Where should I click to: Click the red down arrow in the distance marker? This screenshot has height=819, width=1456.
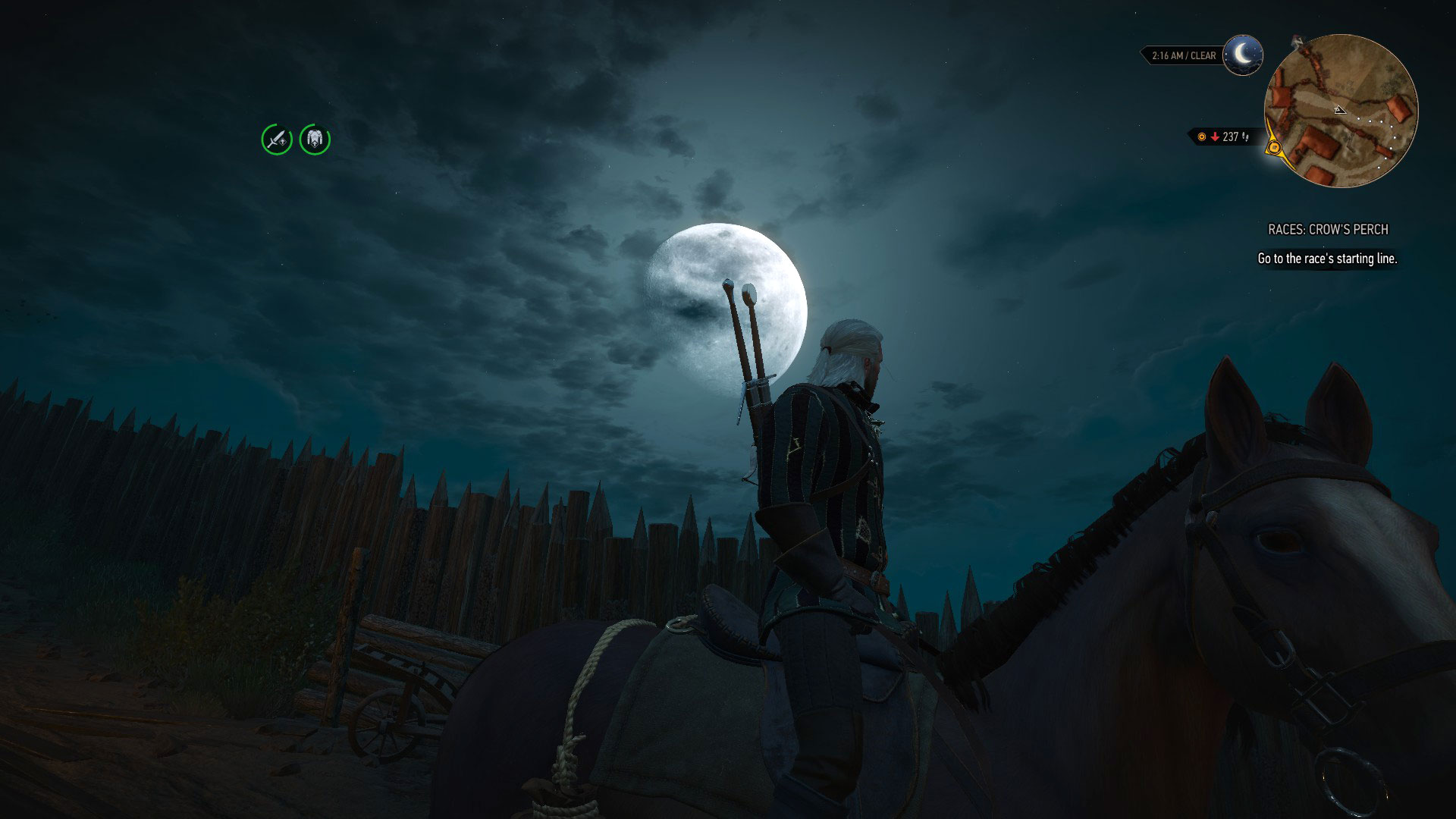coord(1216,136)
